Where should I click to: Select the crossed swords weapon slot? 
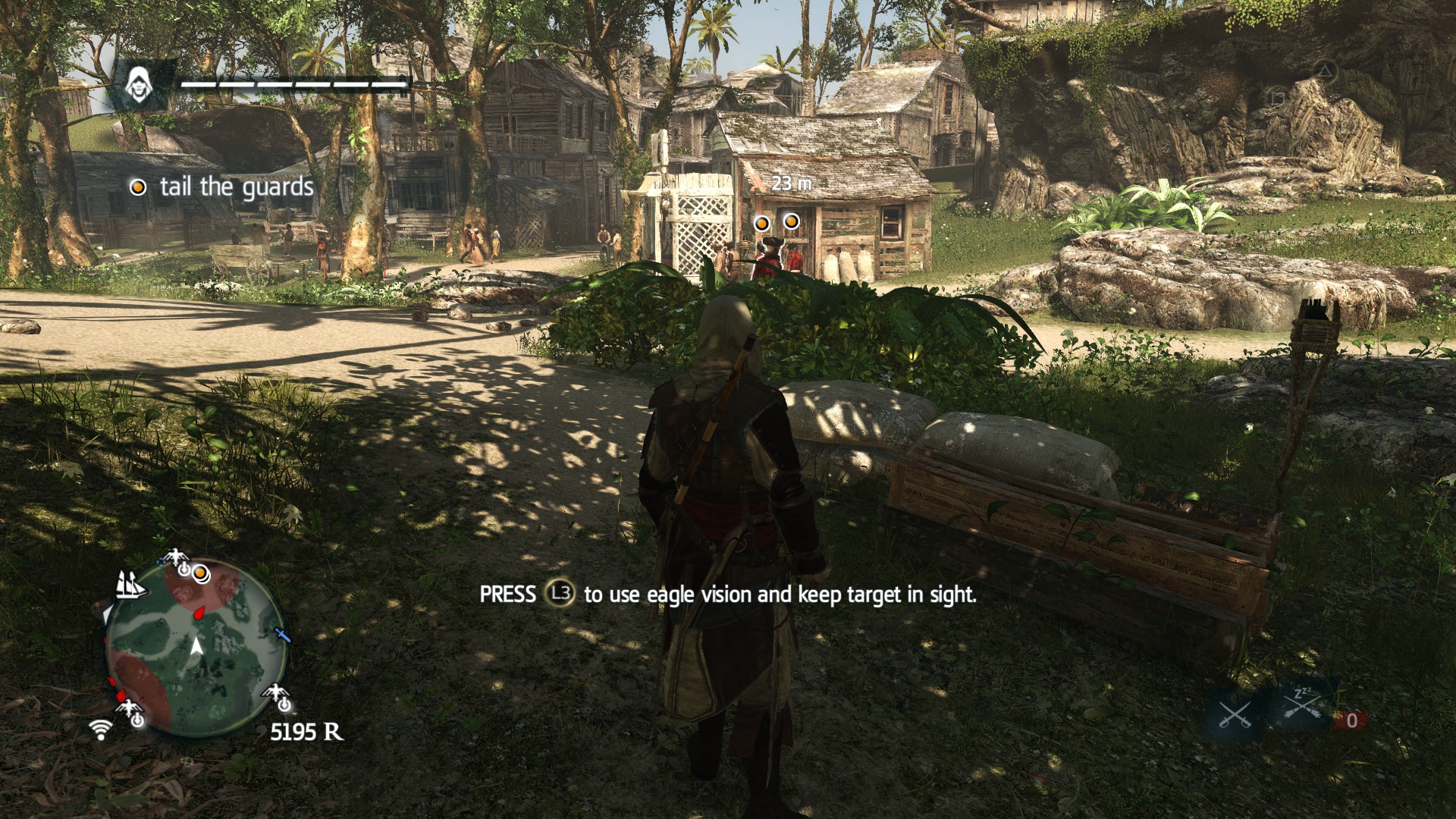tap(1234, 713)
